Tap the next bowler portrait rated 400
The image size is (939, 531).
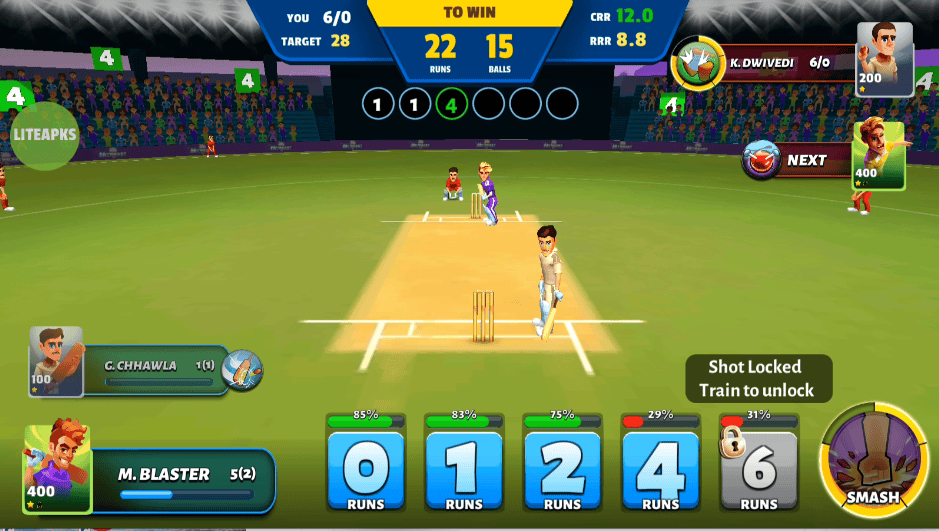click(878, 155)
